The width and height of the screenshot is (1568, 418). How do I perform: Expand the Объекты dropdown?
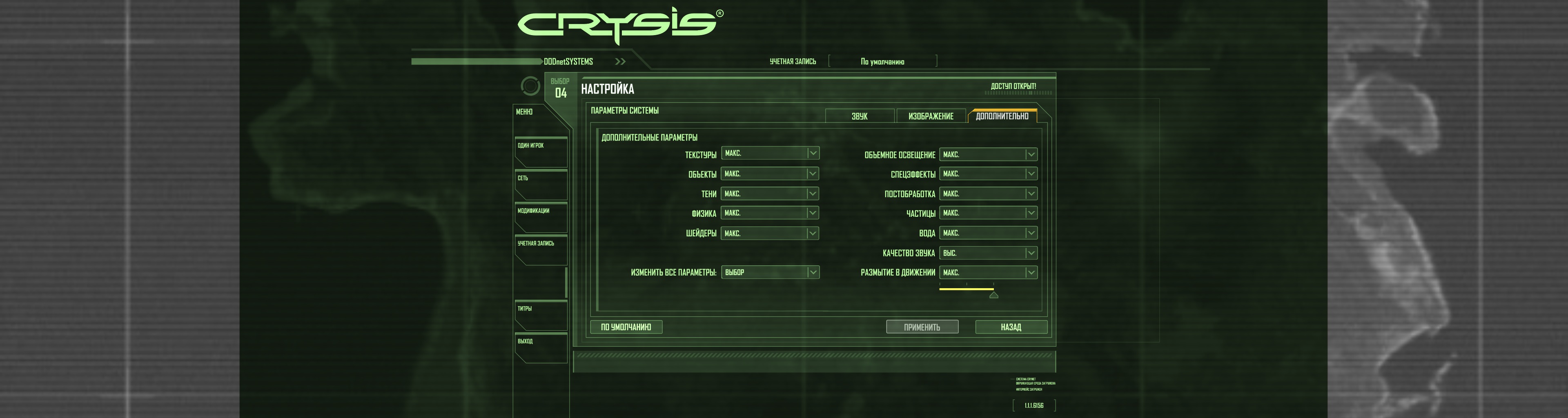(770, 174)
